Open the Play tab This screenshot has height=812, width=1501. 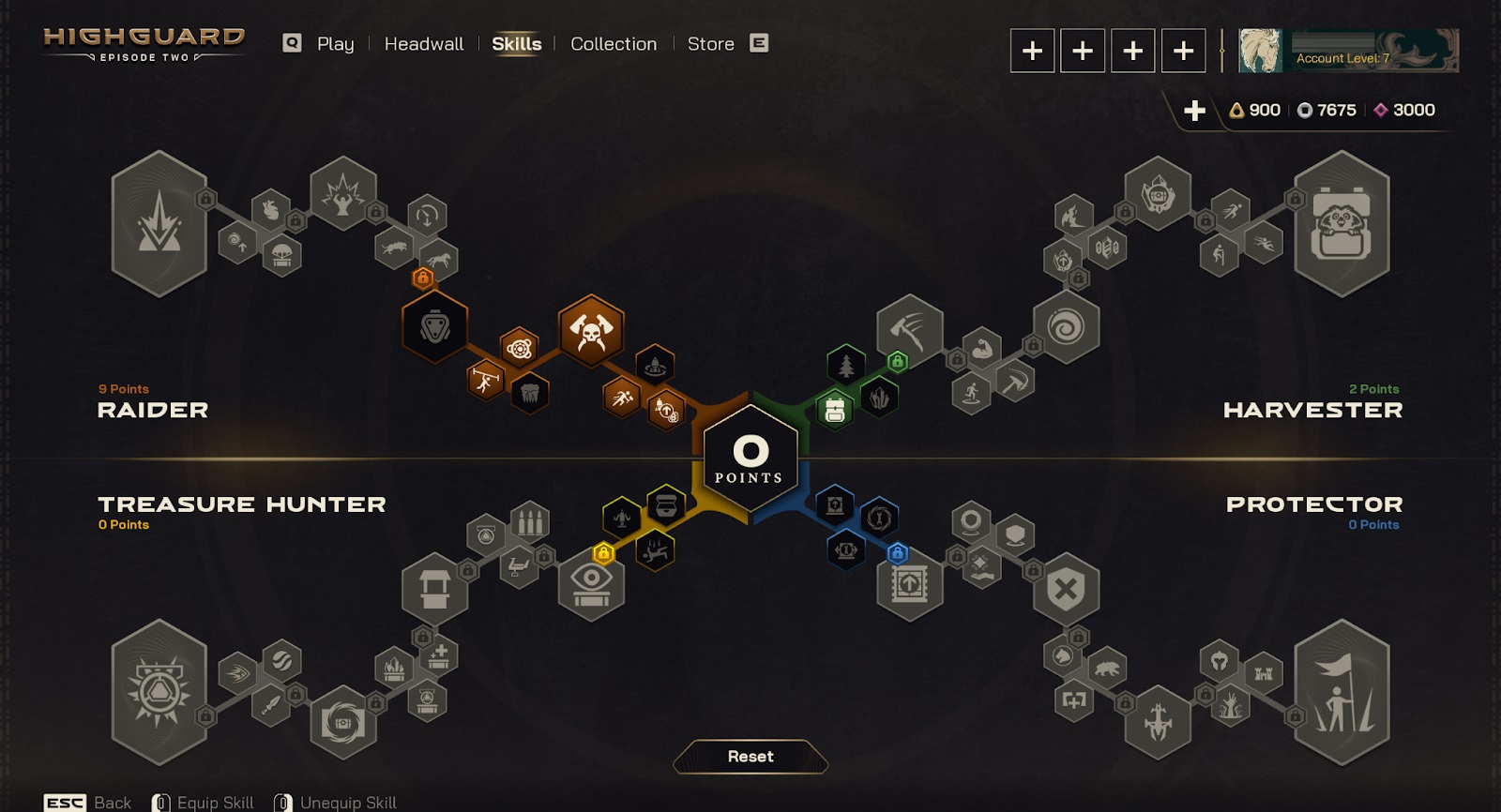click(x=335, y=44)
